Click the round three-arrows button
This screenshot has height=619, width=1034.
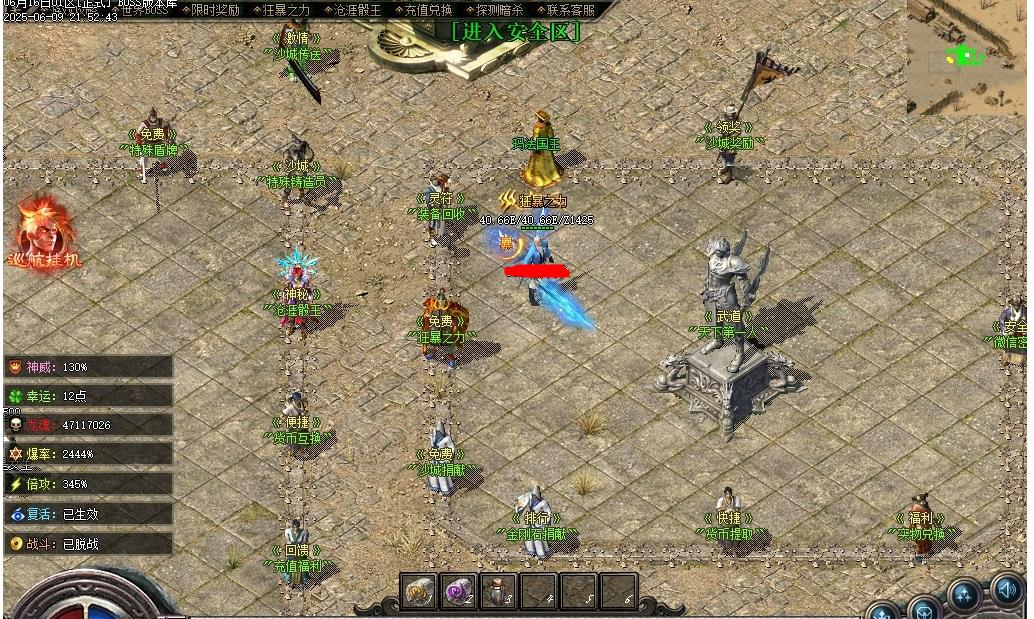click(x=964, y=596)
